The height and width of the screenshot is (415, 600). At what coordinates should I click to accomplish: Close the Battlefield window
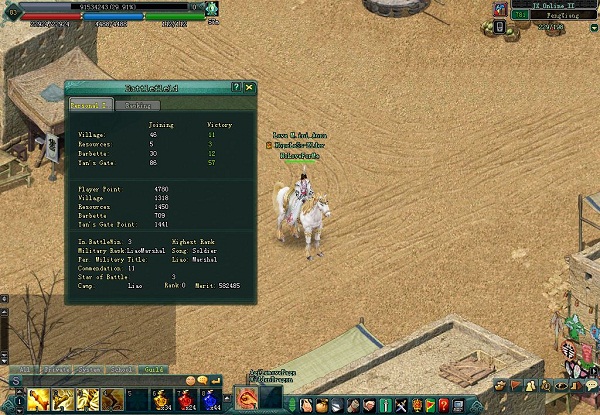[250, 88]
